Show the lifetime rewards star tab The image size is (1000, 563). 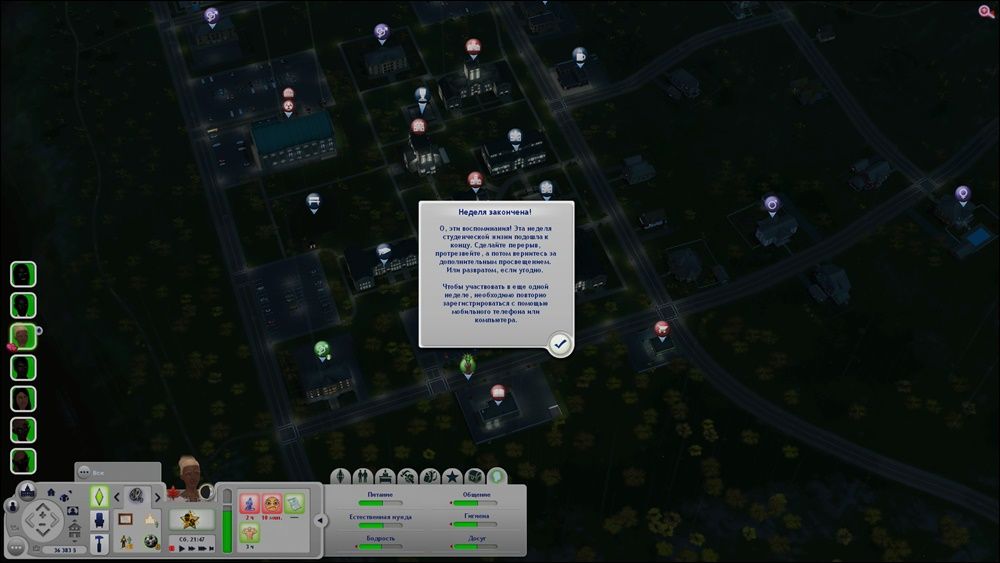[452, 476]
